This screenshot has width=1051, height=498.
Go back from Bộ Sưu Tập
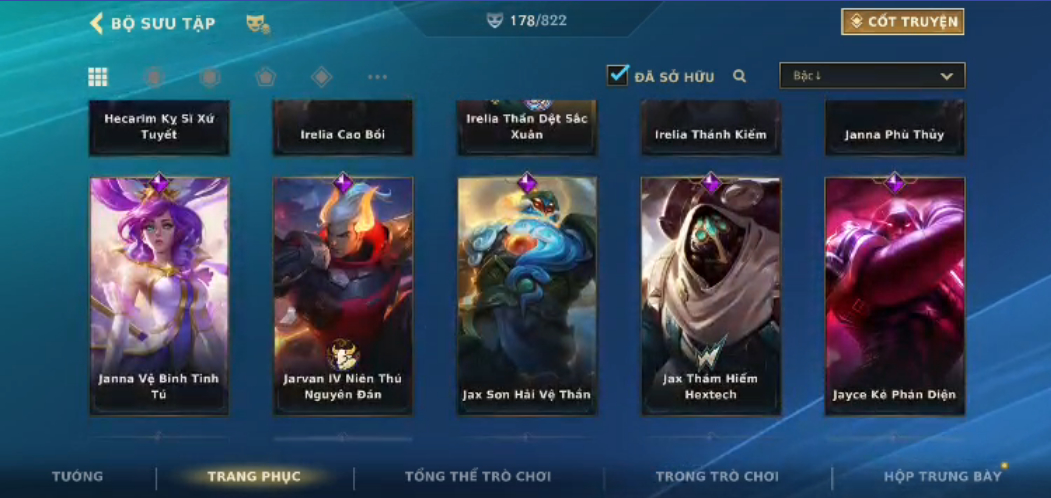click(97, 23)
